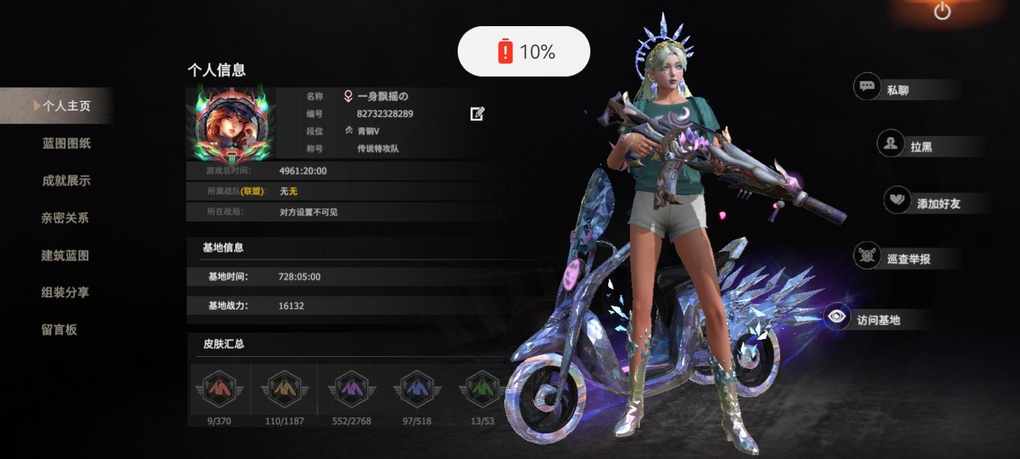Select the skin badge showing 9/370
The width and height of the screenshot is (1020, 459).
[218, 388]
